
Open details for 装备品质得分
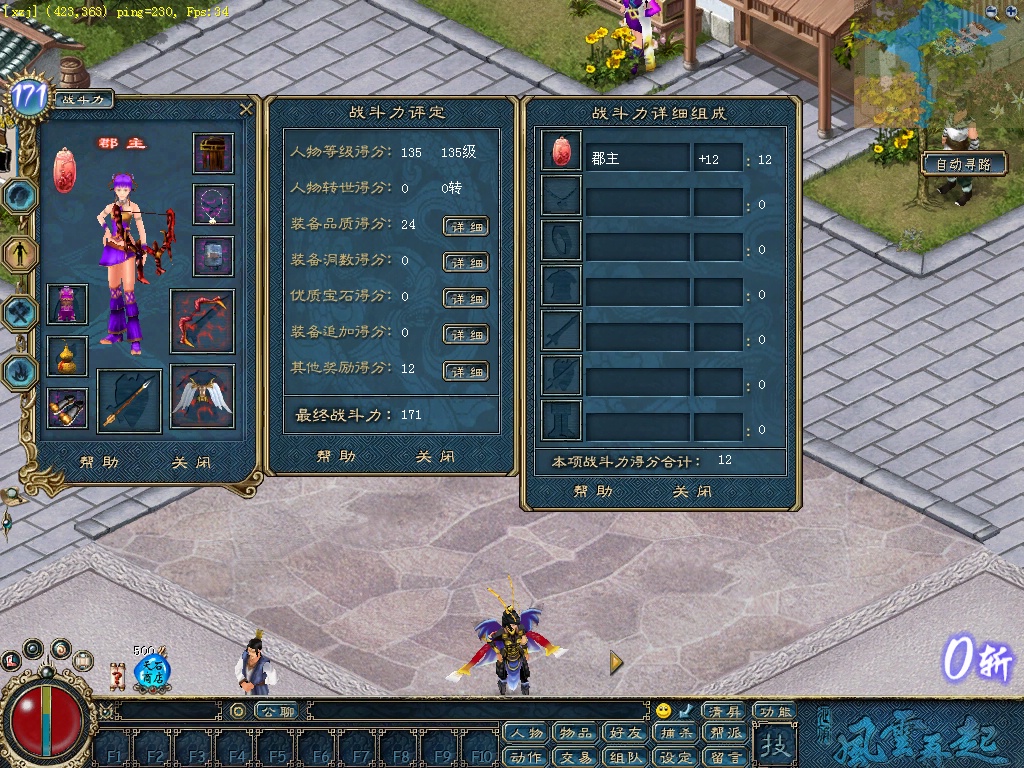pyautogui.click(x=465, y=226)
